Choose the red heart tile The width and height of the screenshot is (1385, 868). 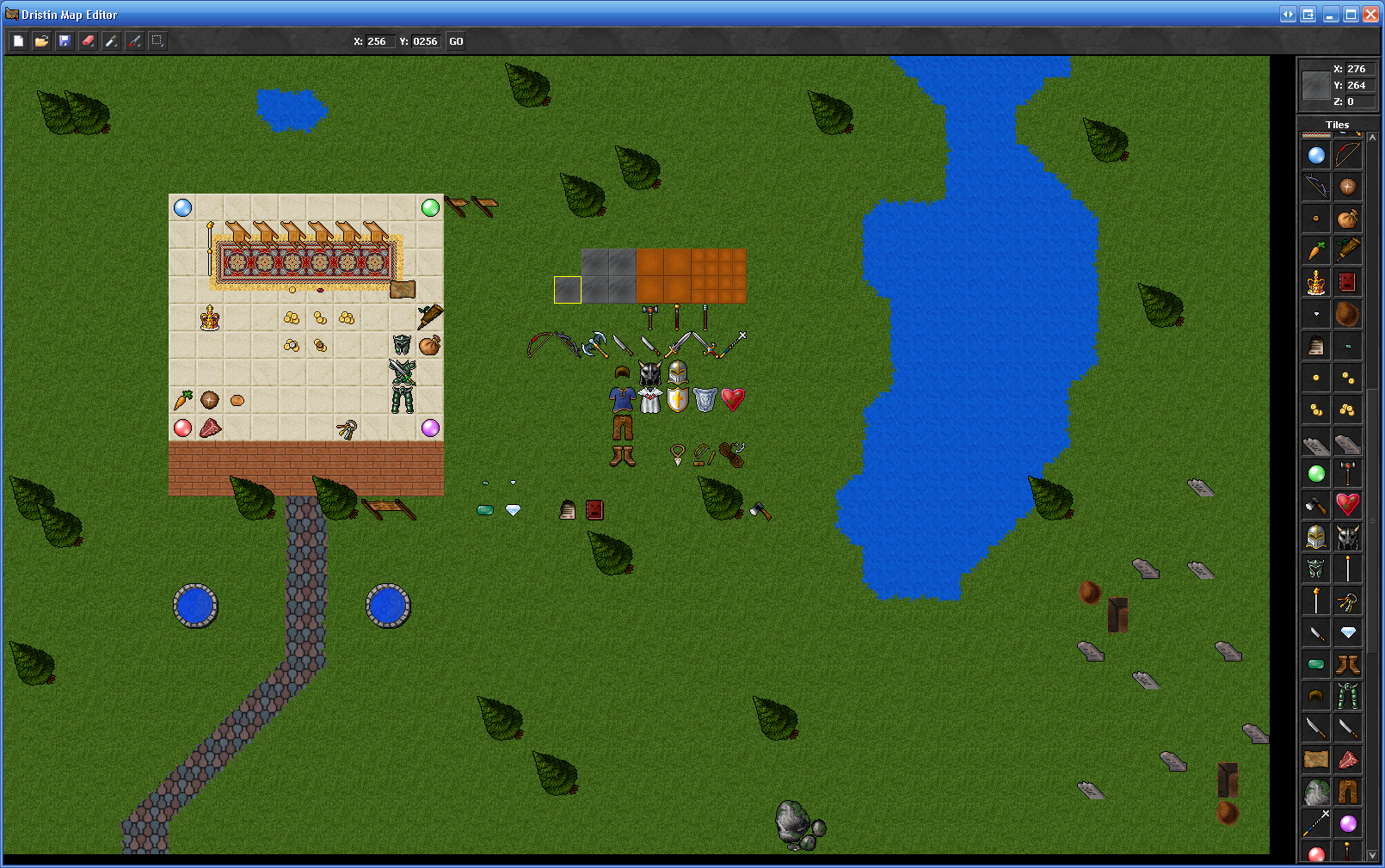coord(1347,505)
